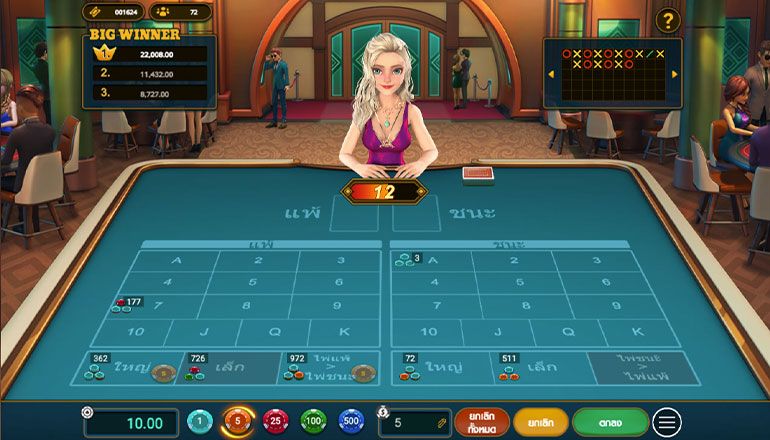Image resolution: width=770 pixels, height=440 pixels.
Task: Choose the orange 5 chip
Action: 238,422
